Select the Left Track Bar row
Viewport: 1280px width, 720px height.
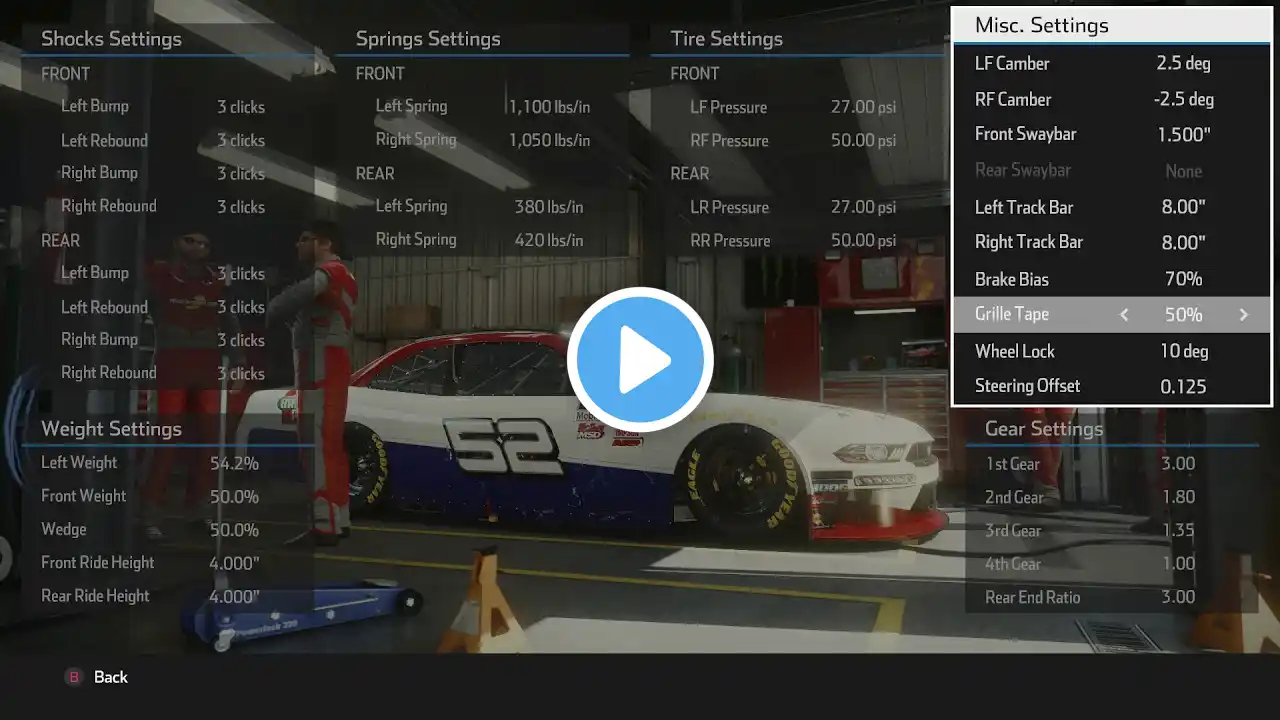1110,208
